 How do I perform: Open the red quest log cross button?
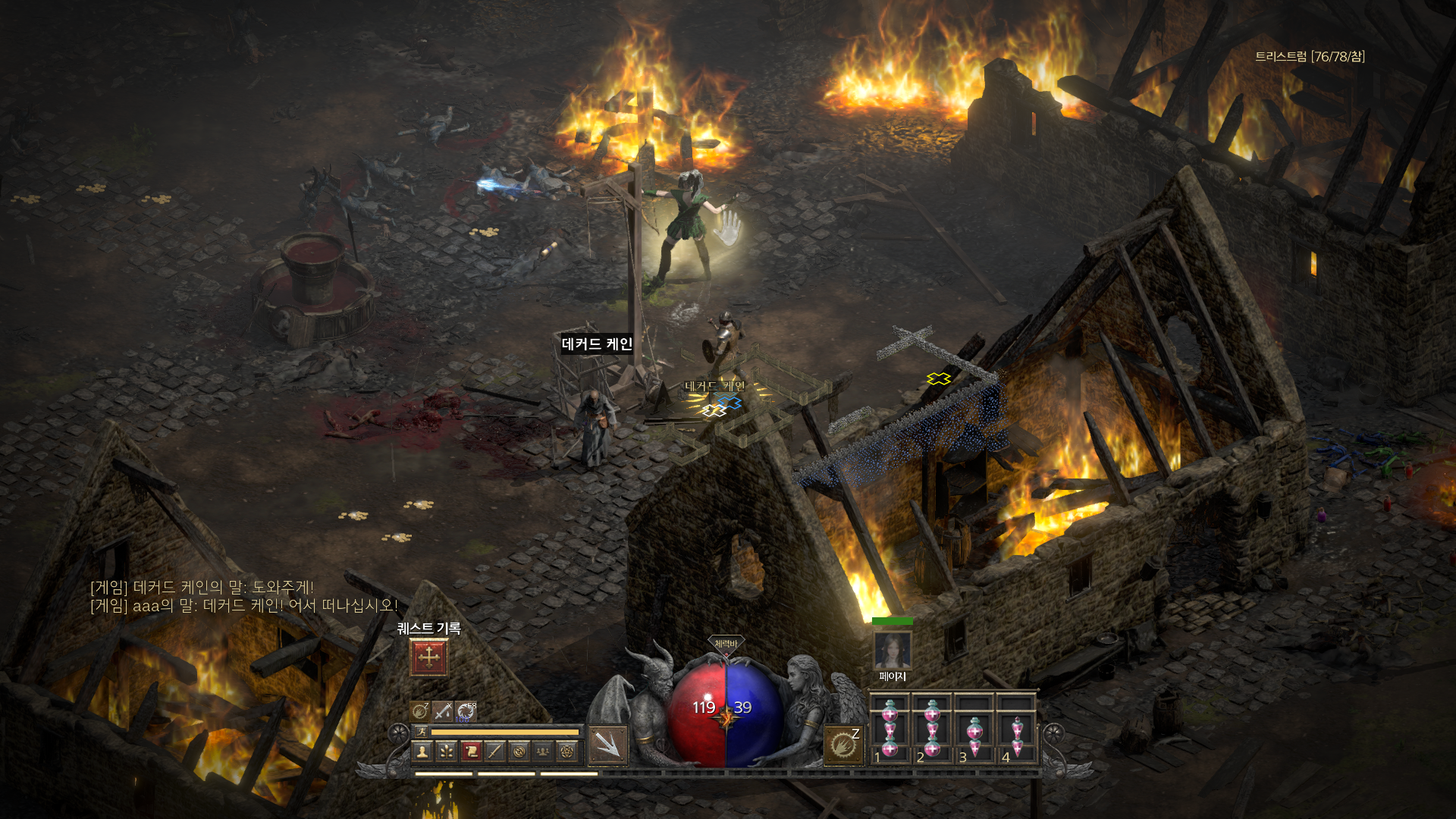[428, 657]
